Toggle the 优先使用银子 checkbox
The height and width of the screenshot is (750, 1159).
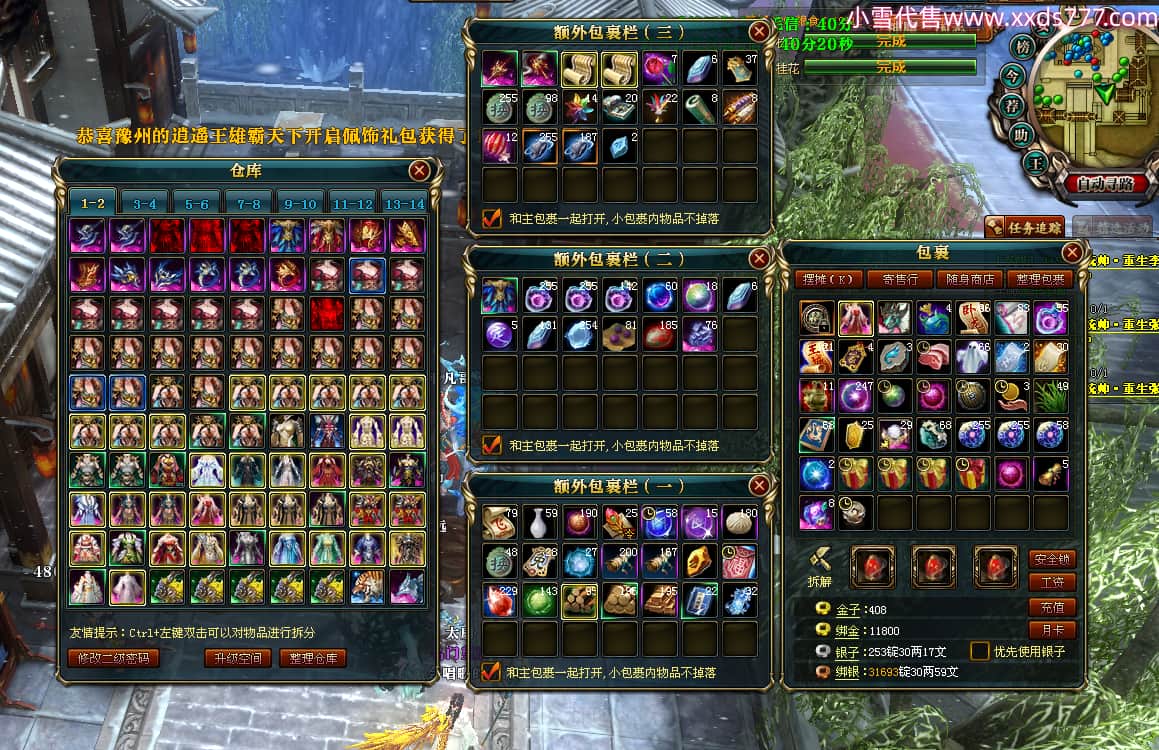980,651
